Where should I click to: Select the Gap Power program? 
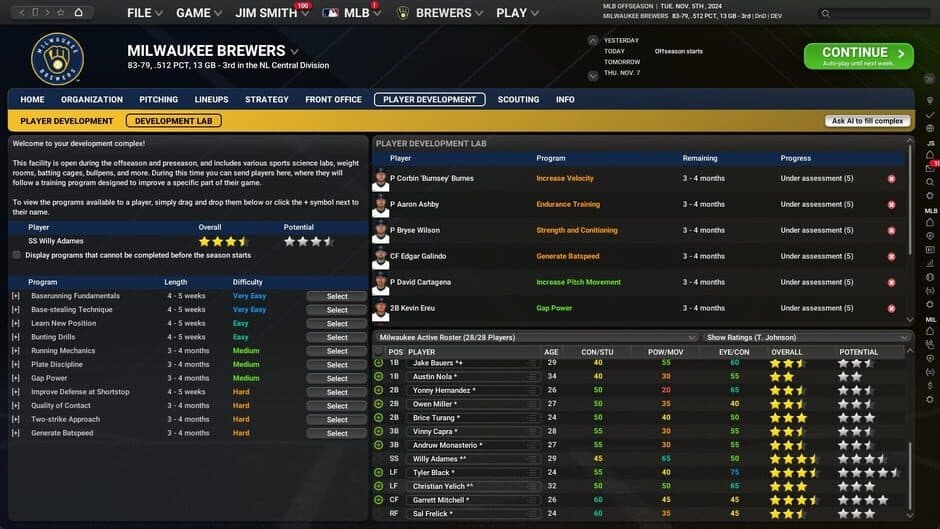(337, 379)
